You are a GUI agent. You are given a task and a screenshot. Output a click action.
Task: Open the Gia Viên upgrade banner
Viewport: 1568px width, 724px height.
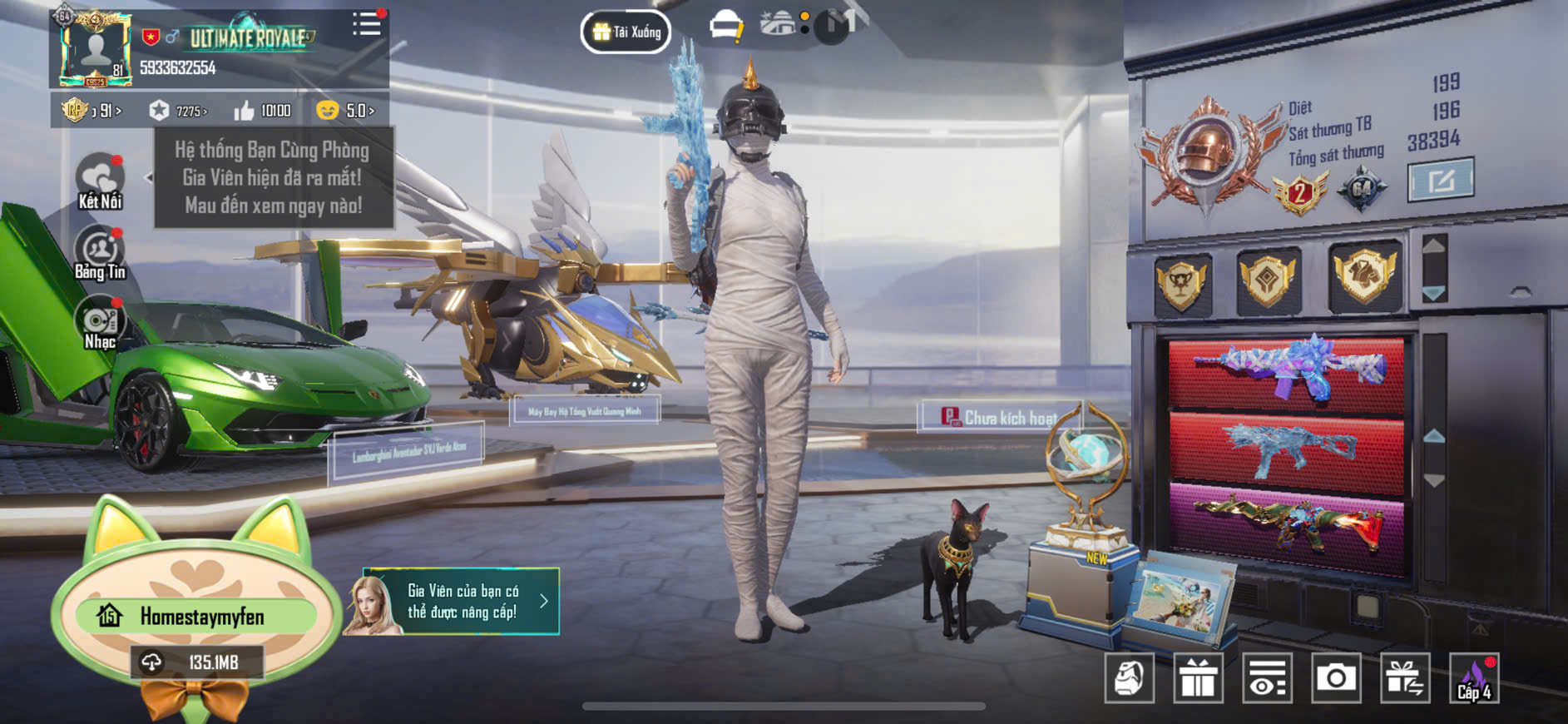(453, 602)
